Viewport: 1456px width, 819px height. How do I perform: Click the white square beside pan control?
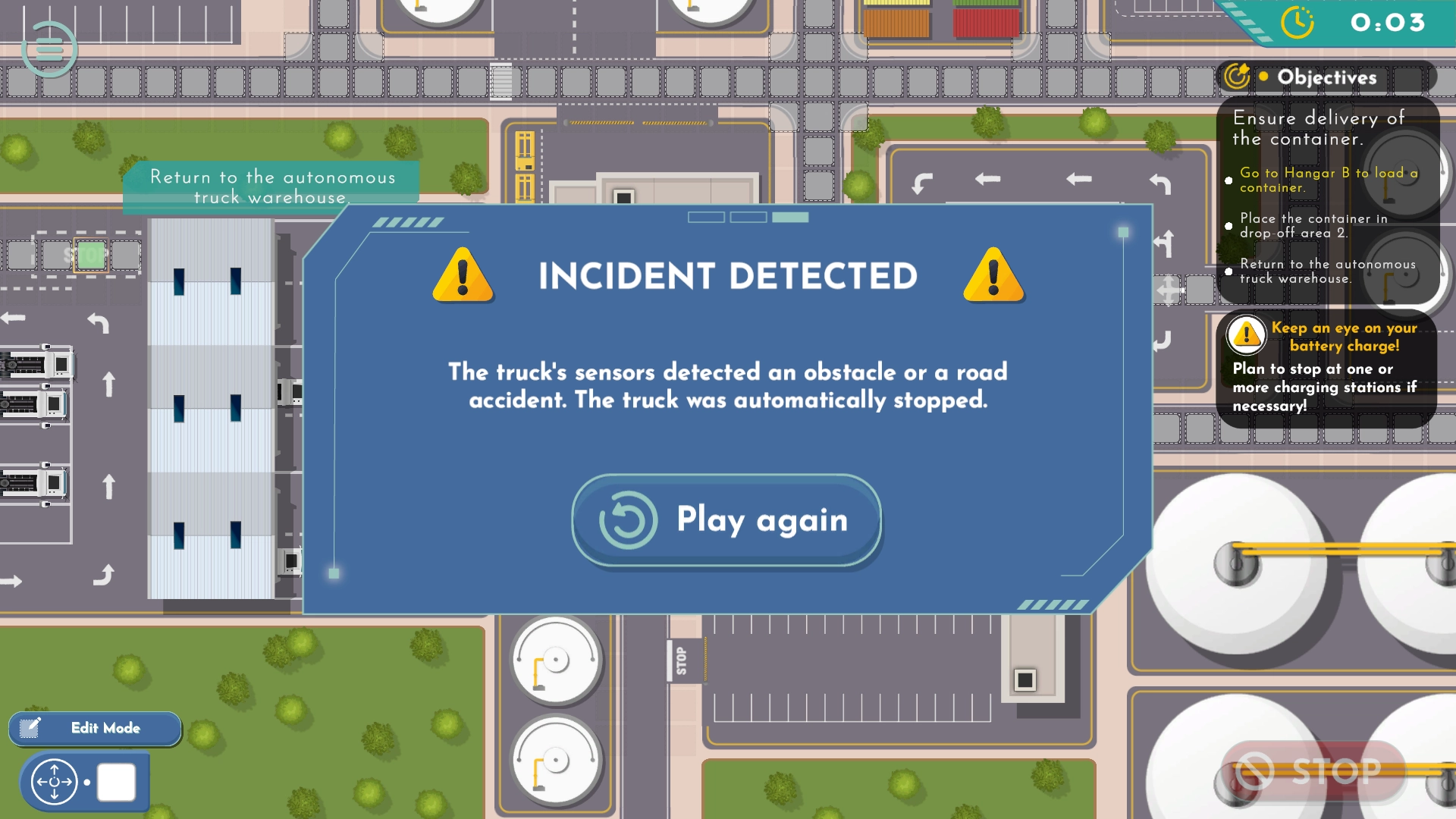click(116, 782)
